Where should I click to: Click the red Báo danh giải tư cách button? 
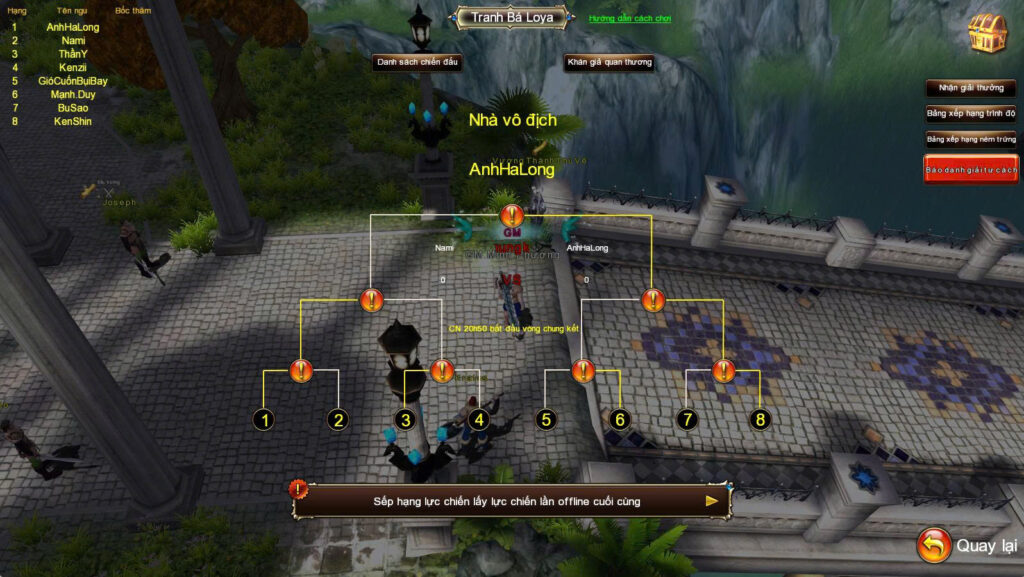[x=970, y=170]
